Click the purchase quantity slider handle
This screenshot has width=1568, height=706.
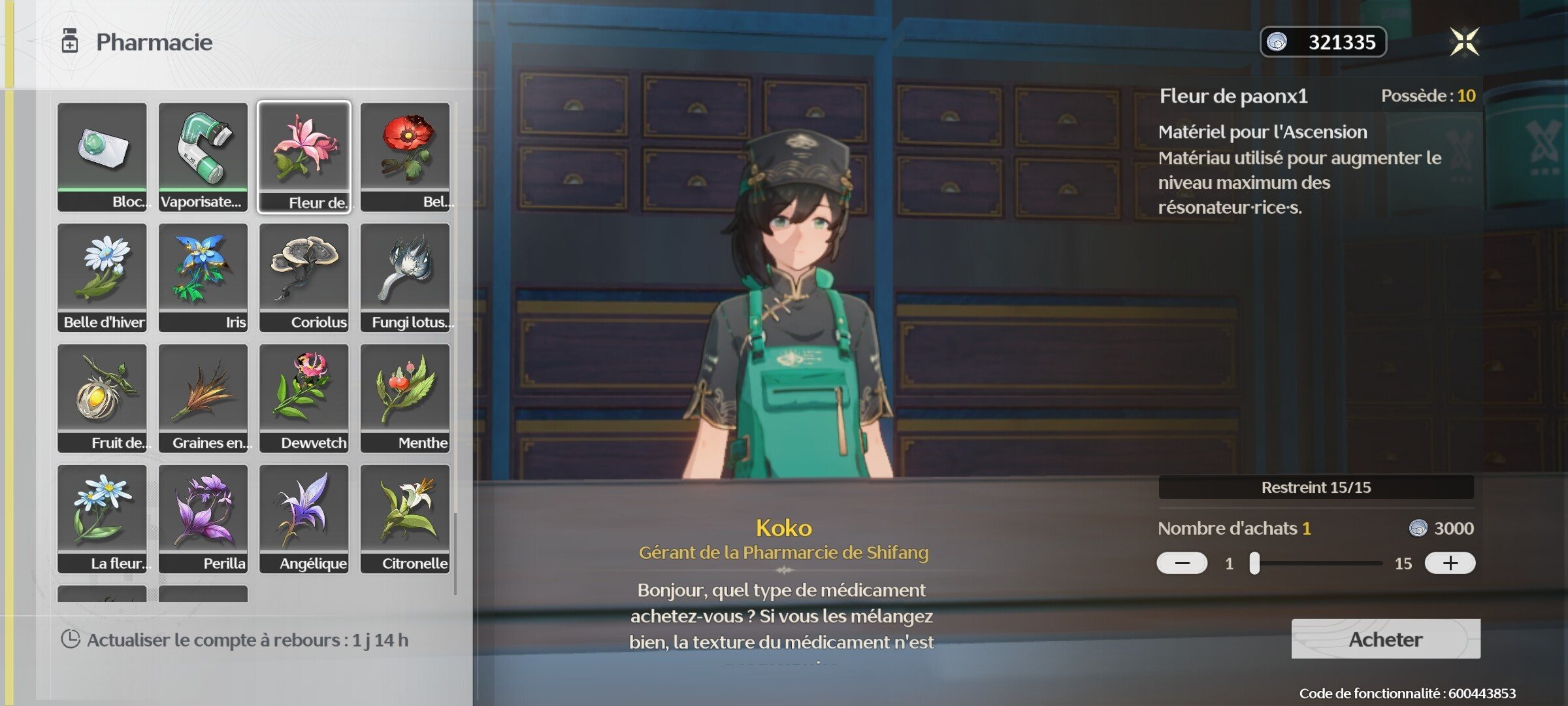click(1254, 563)
